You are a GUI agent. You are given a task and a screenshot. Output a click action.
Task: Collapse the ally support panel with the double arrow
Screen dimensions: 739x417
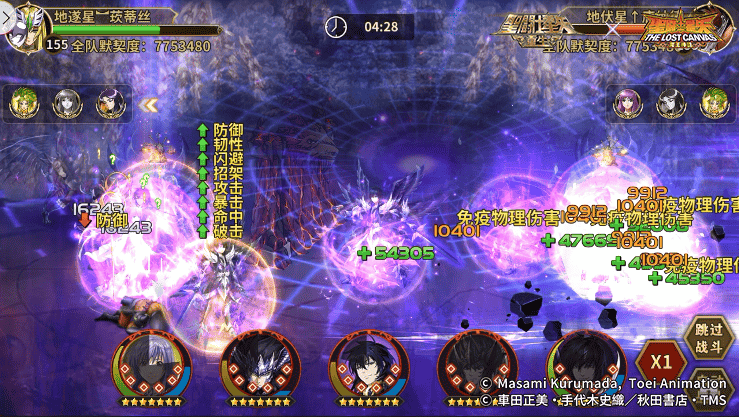150,103
